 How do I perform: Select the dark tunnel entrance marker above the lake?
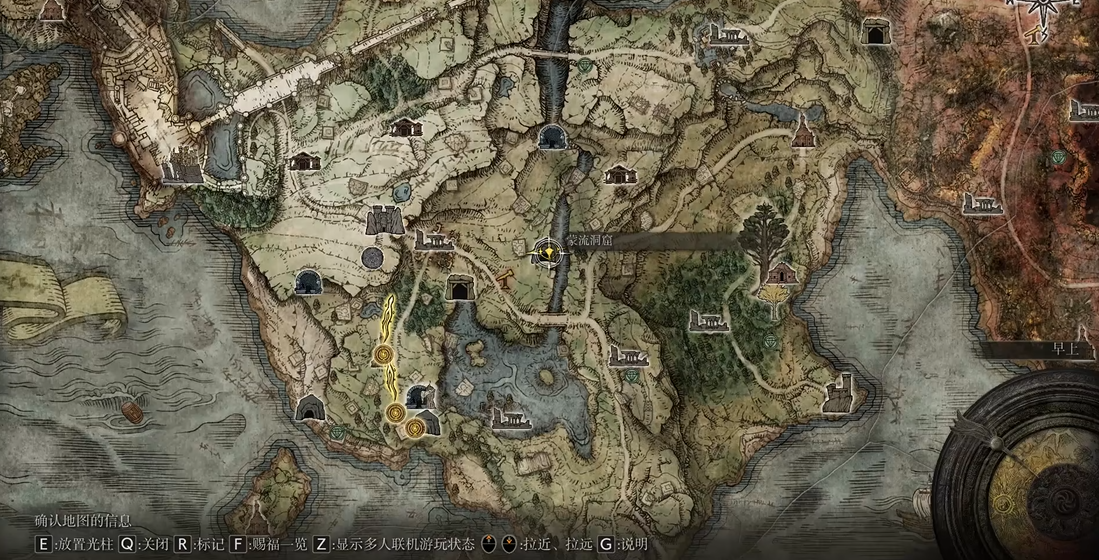click(461, 287)
